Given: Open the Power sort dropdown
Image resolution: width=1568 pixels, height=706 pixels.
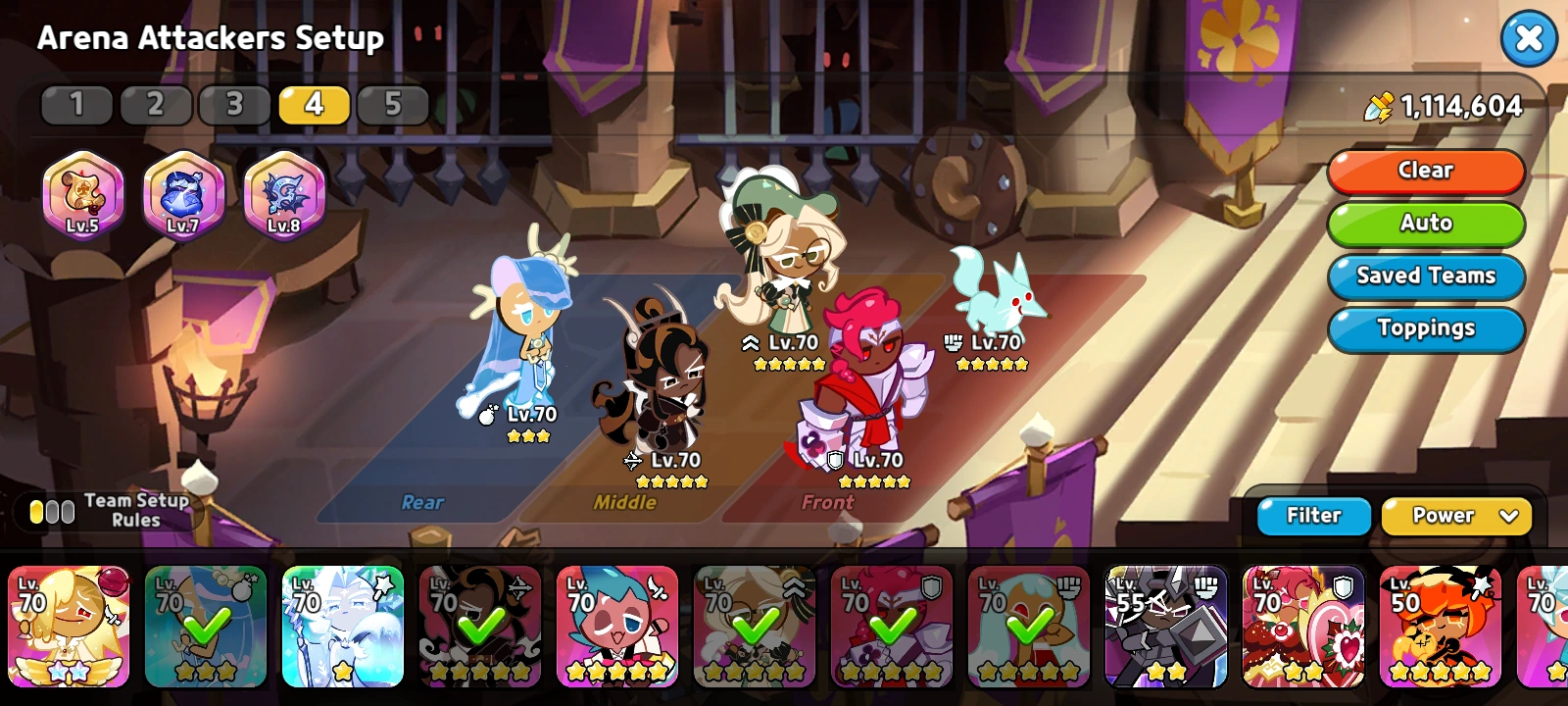Looking at the screenshot, I should [1456, 516].
